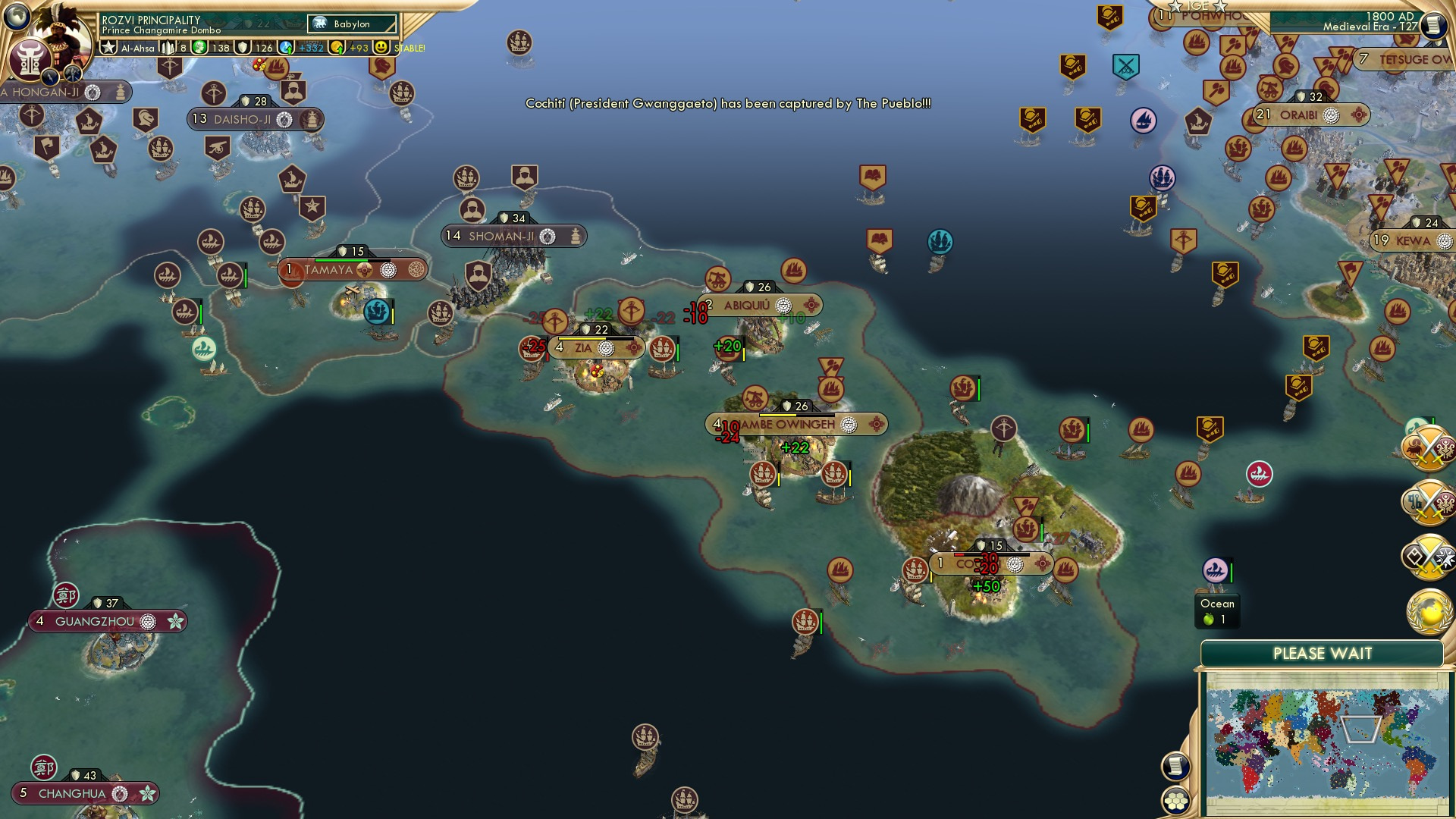Click the PLEASE WAIT banner
Screen dimensions: 1456x819
coord(1323,651)
